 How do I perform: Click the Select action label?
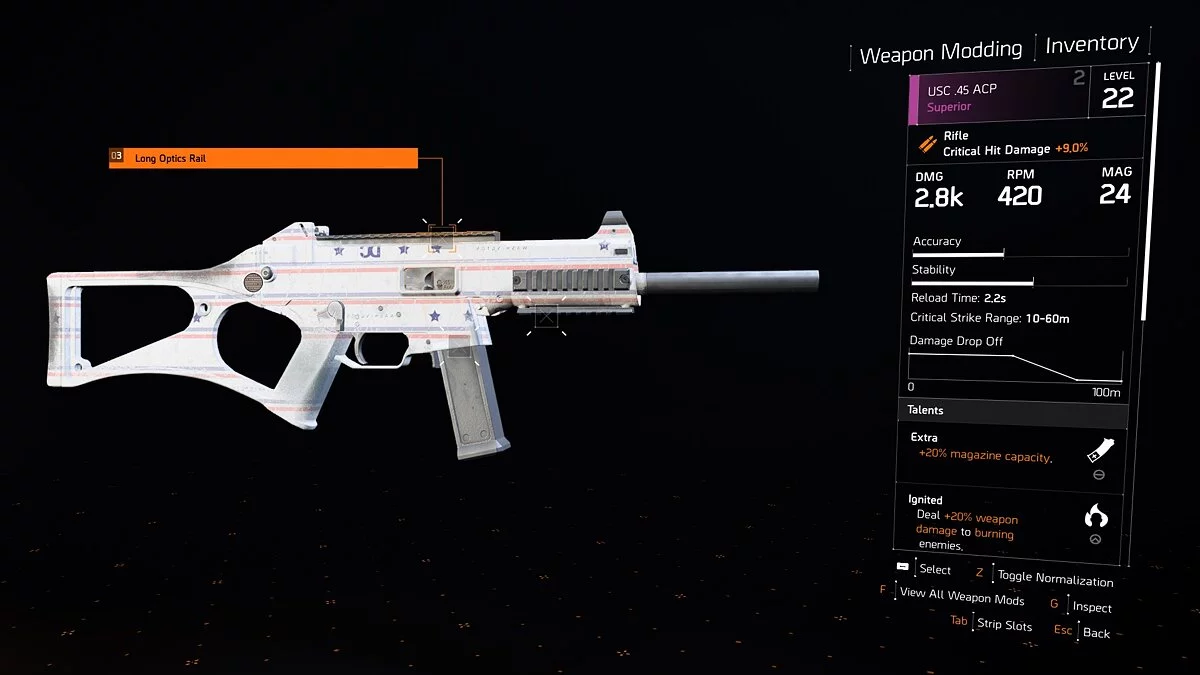(935, 569)
